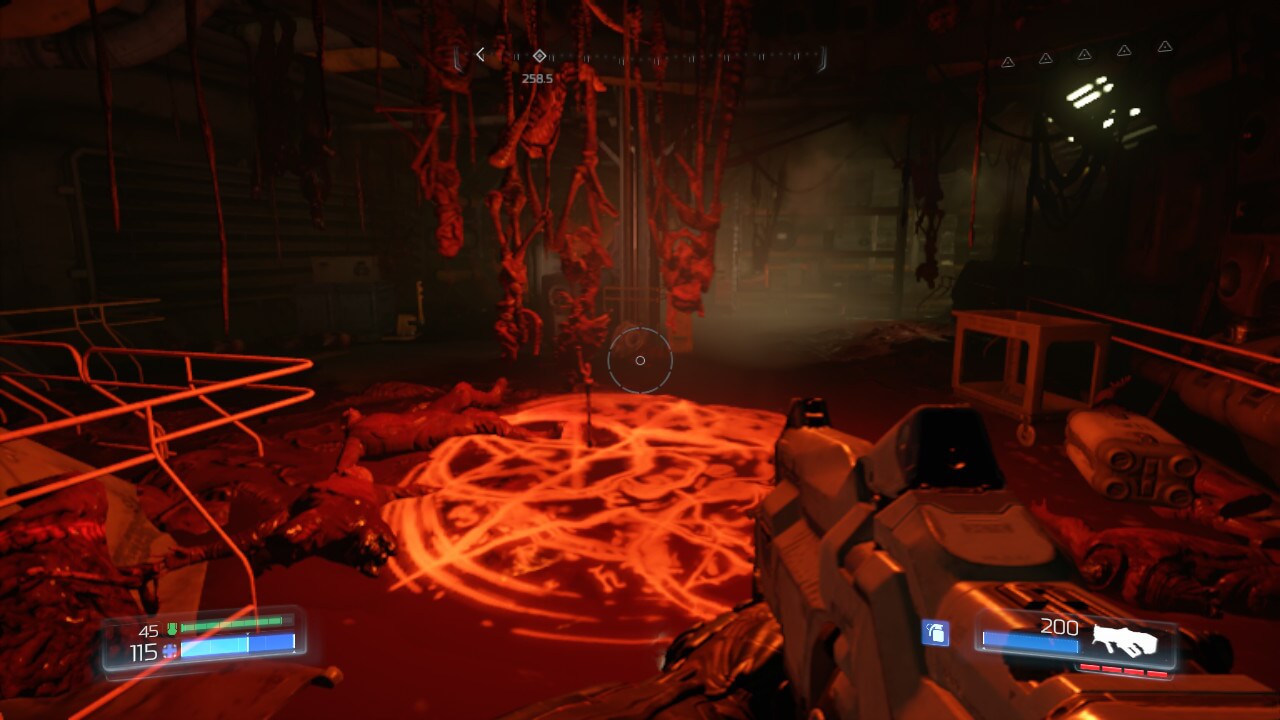Click the compass left arrow indicator
The width and height of the screenshot is (1280, 720).
pos(480,55)
